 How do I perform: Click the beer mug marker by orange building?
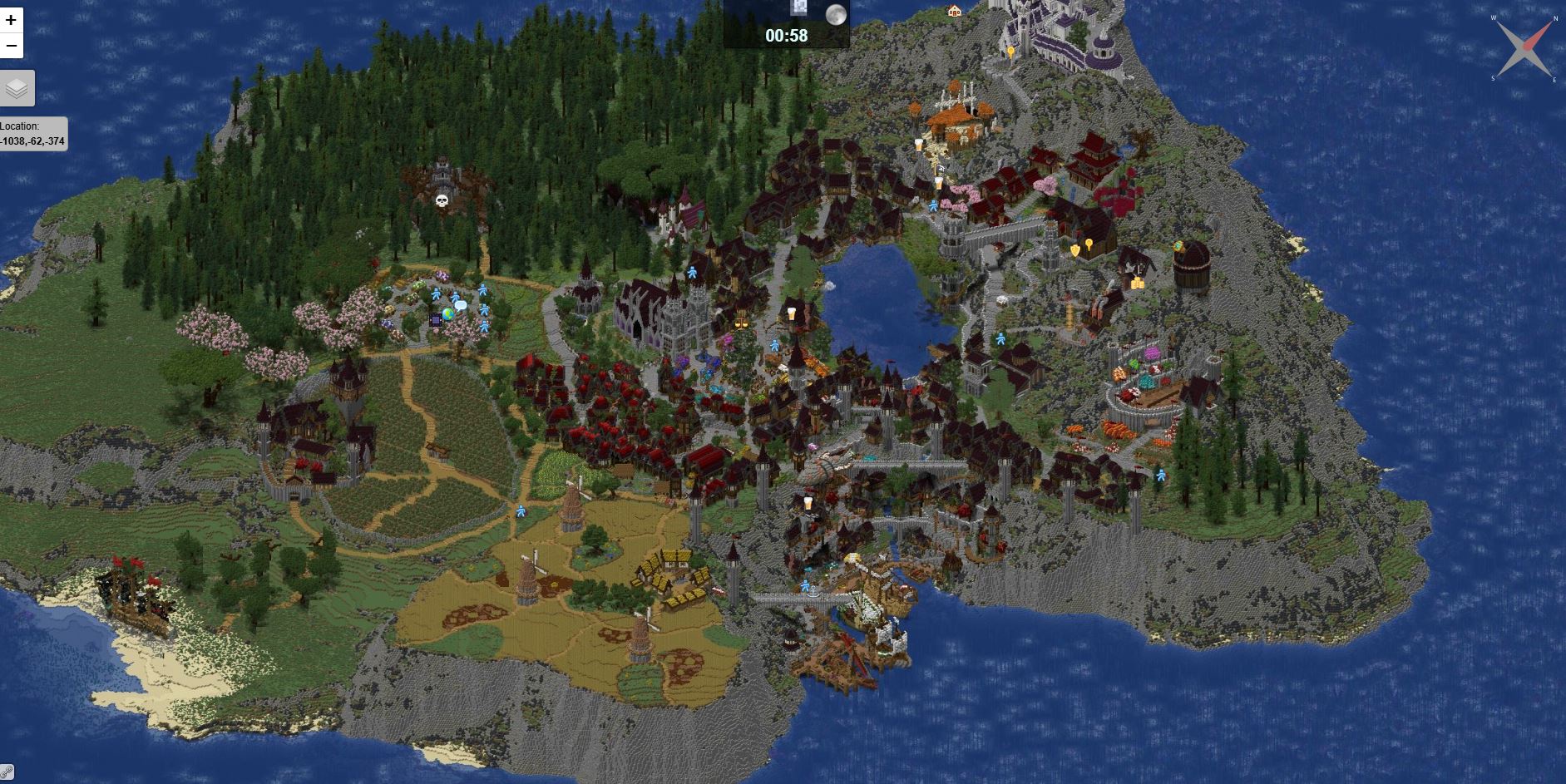point(918,145)
